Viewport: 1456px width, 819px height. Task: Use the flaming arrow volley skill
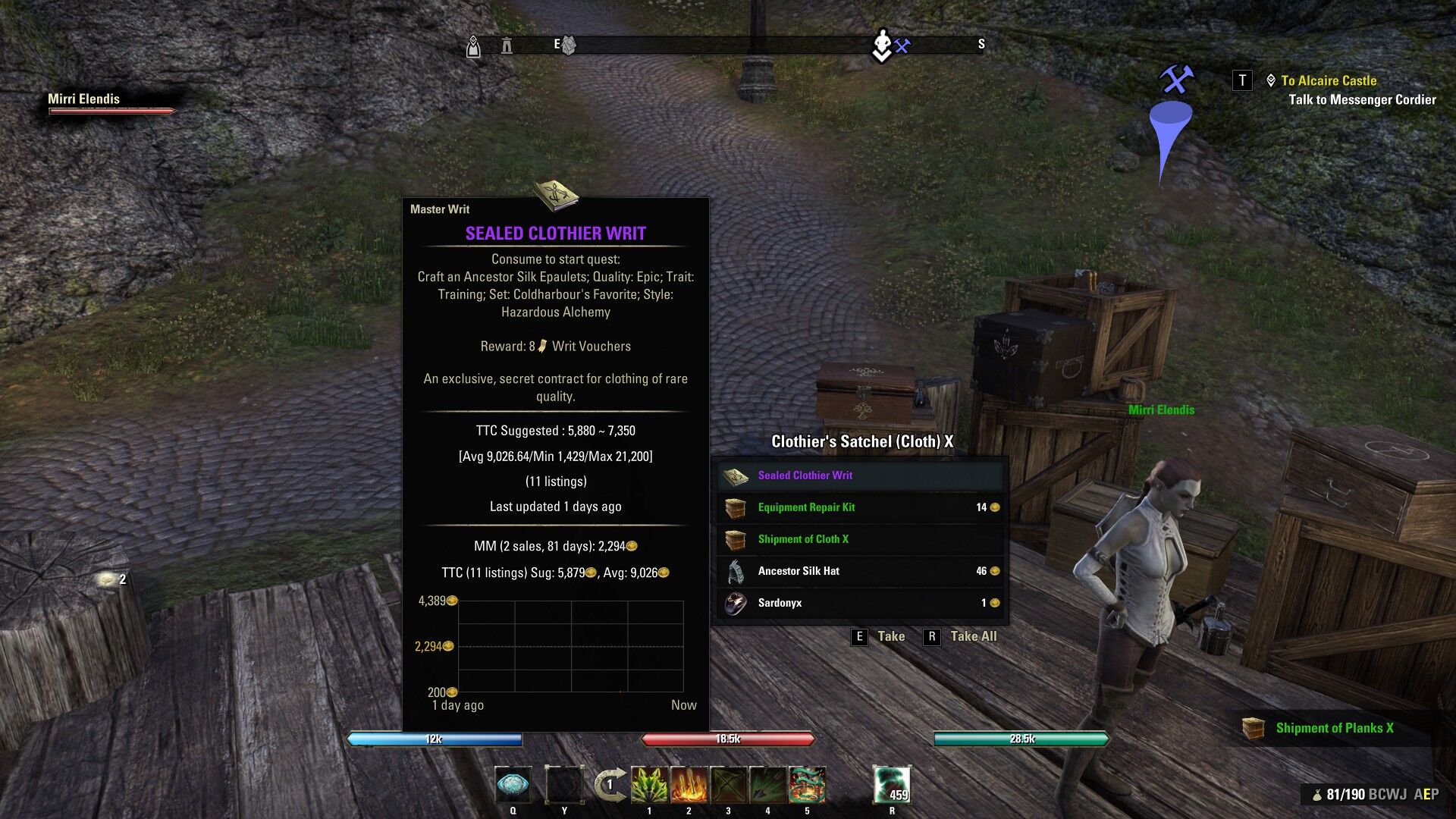tap(689, 785)
